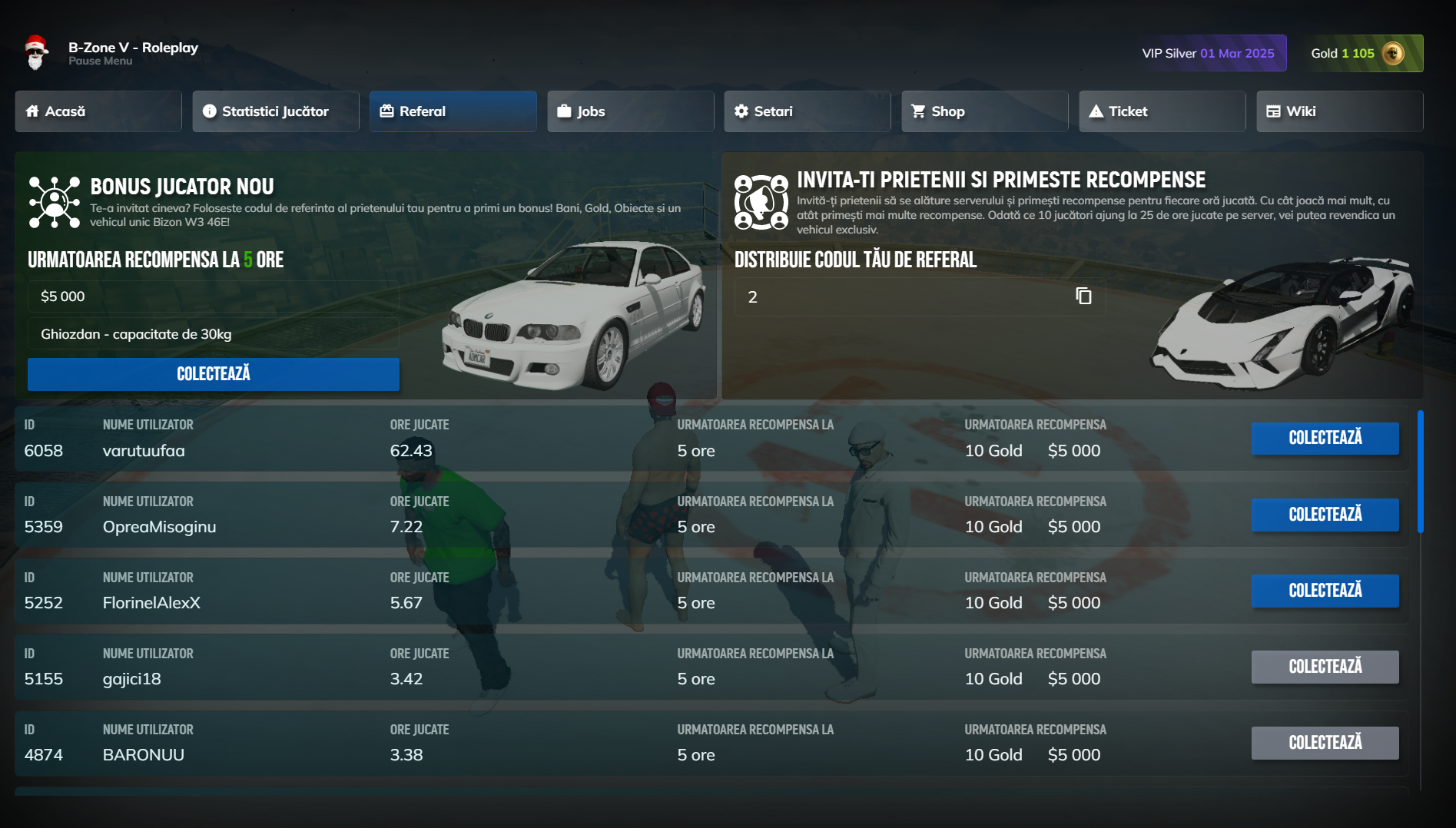
Task: Collect reward for player FlorinelAlexX
Action: tap(1325, 591)
